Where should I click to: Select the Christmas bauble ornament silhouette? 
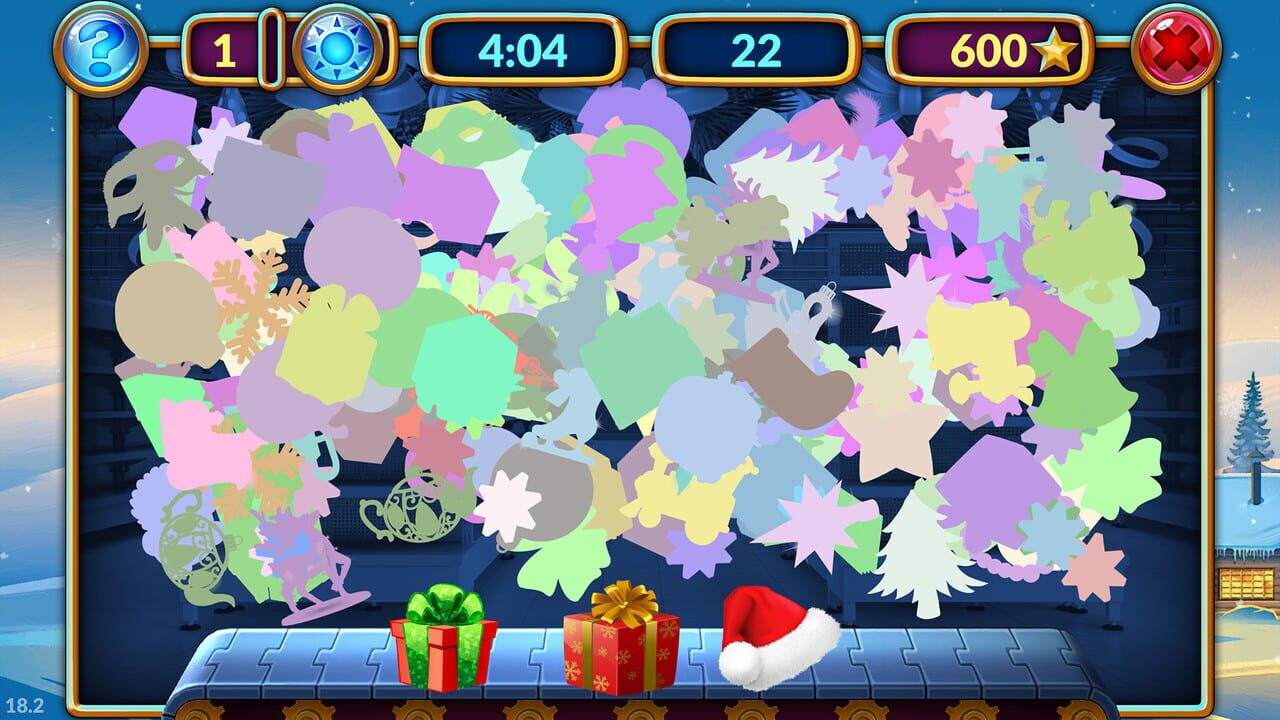pos(822,308)
